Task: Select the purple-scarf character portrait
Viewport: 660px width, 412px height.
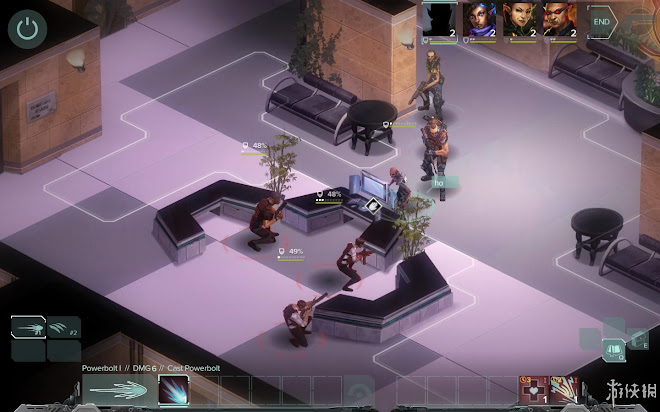Action: pos(478,18)
